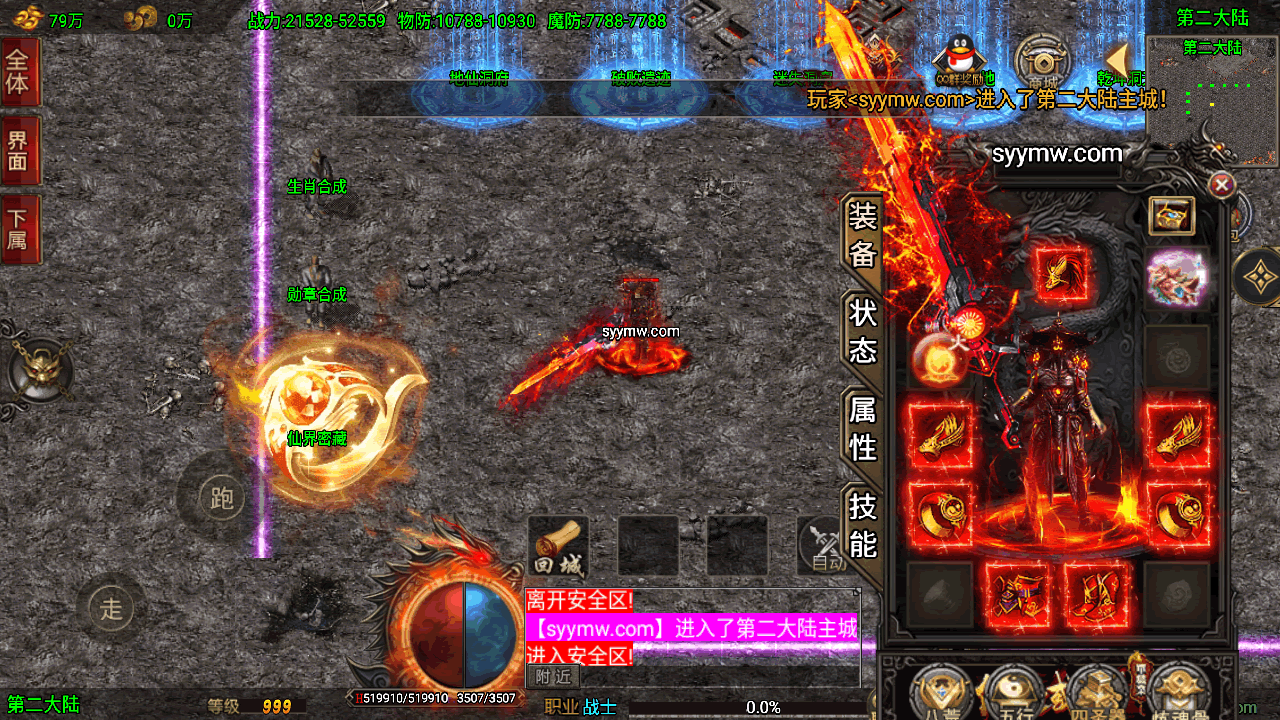This screenshot has width=1280, height=720.
Task: Close the character equipment panel
Action: [1221, 185]
